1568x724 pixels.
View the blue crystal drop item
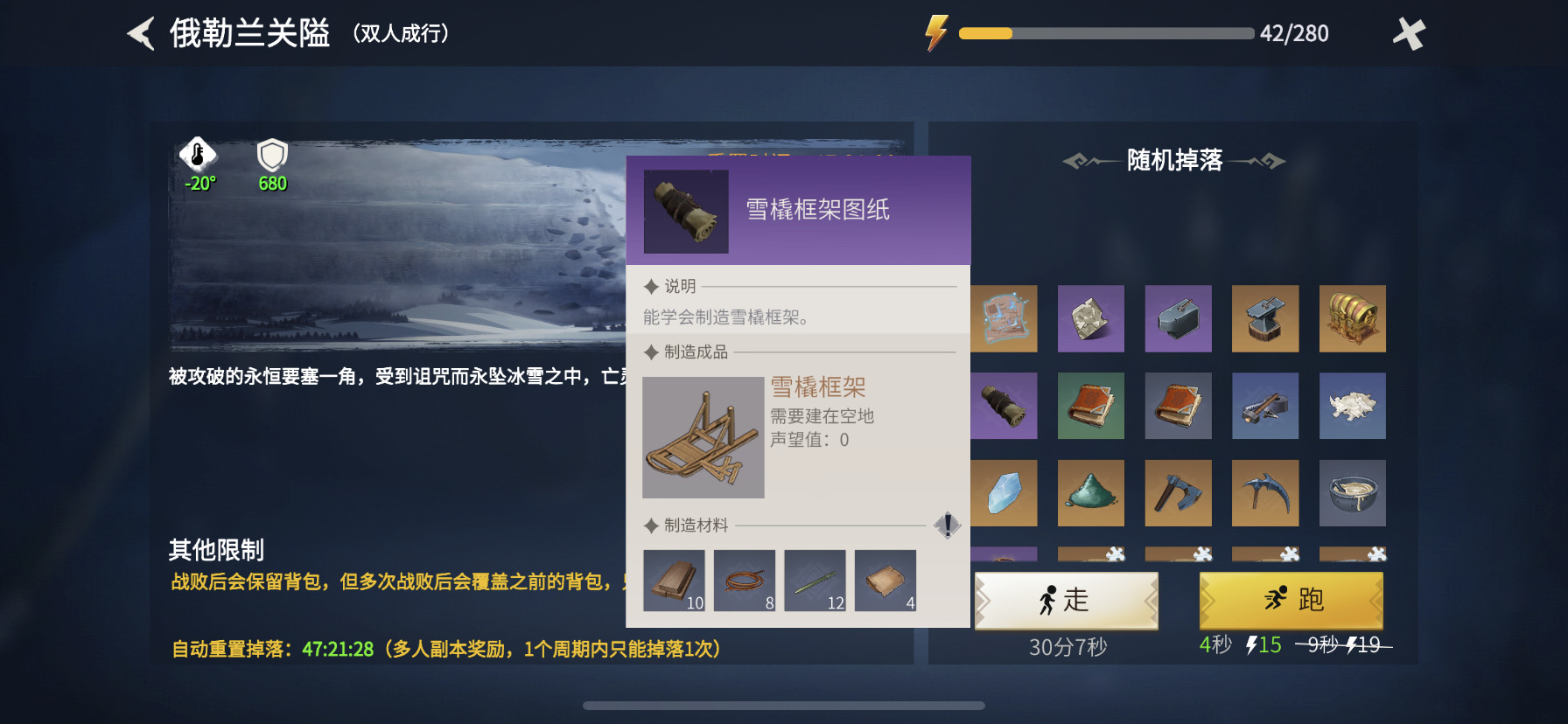1004,492
